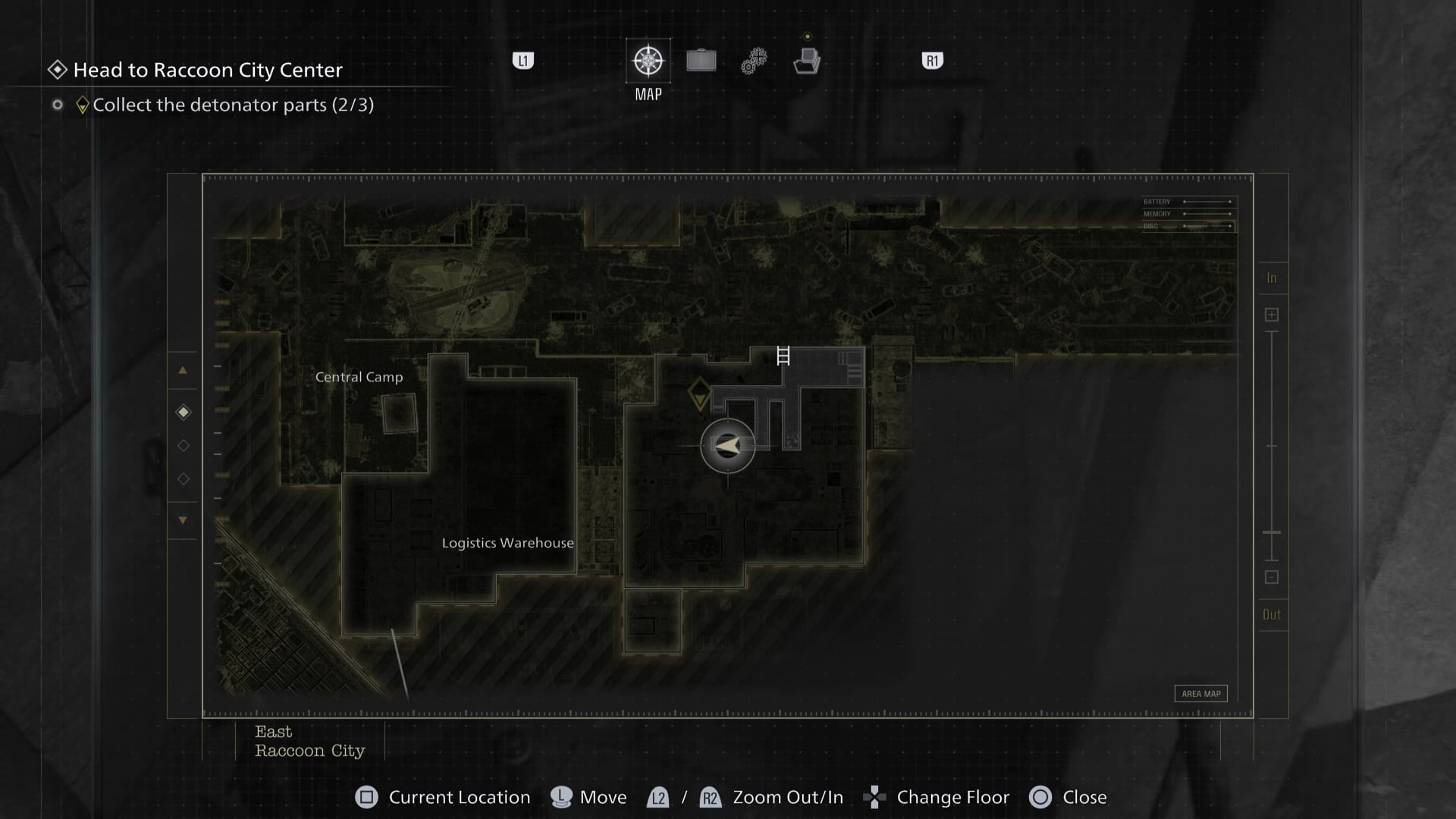Image resolution: width=1456 pixels, height=819 pixels.
Task: Open the briefcase inventory tab
Action: coord(701,61)
